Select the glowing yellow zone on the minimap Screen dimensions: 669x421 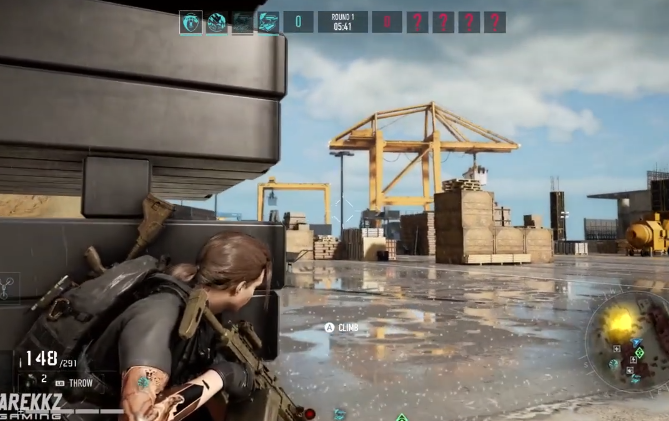click(x=620, y=324)
